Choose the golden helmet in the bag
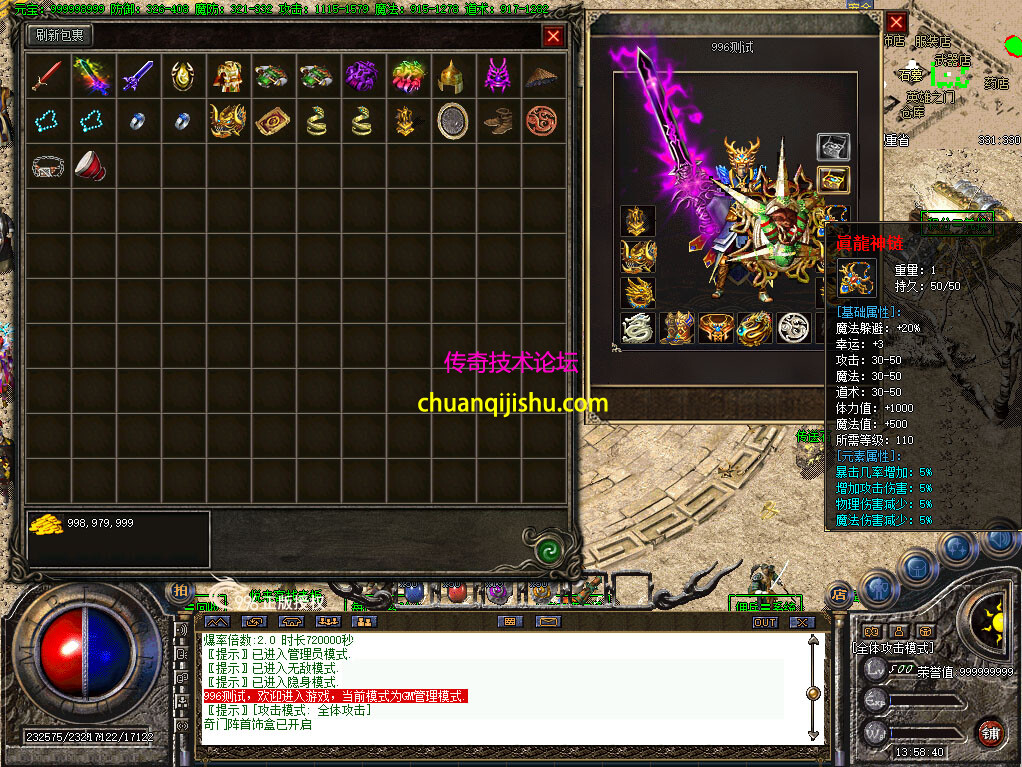This screenshot has height=767, width=1022. tap(453, 76)
